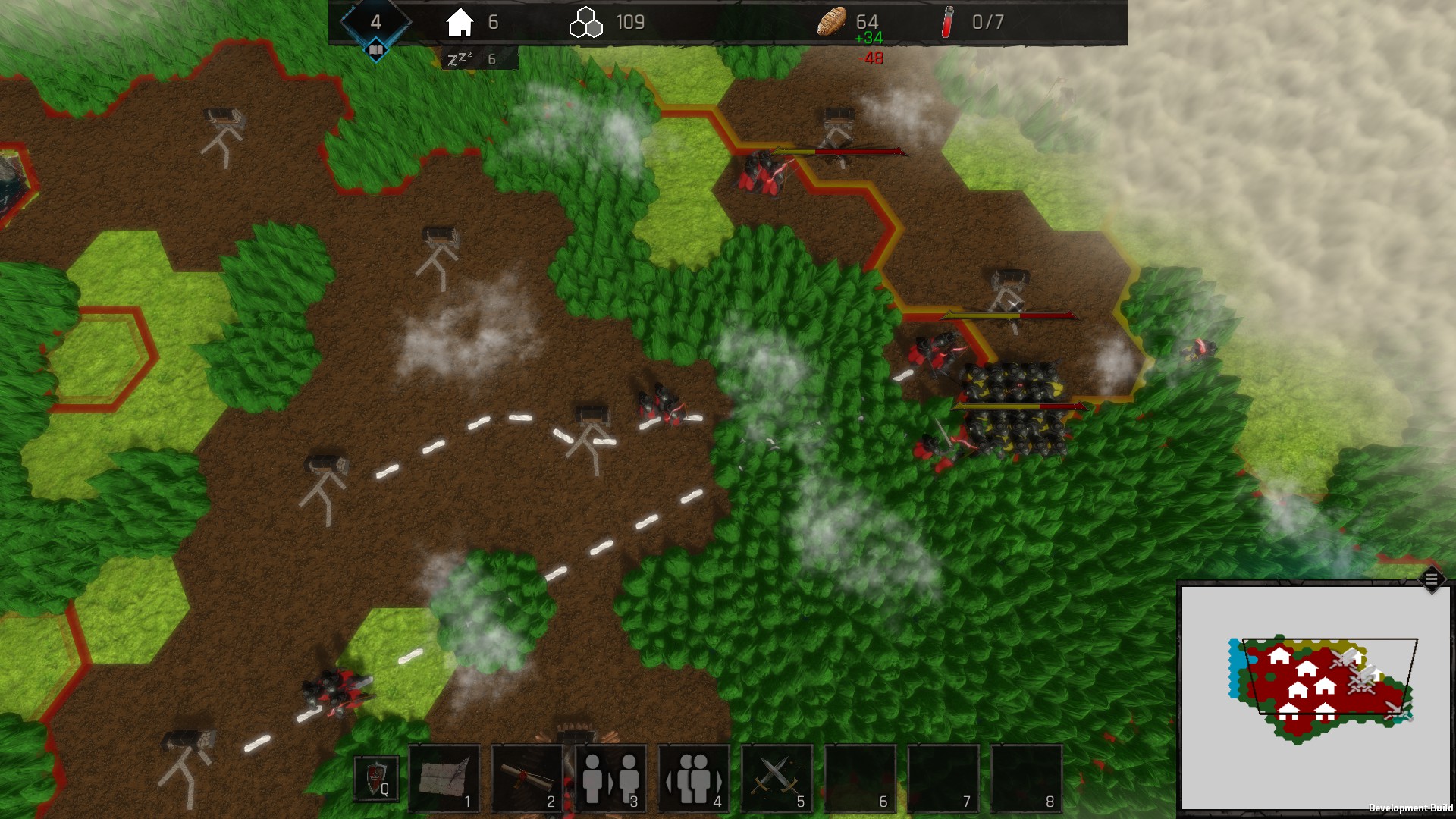1456x819 pixels.
Task: Click the white house icon in top bar
Action: point(460,23)
